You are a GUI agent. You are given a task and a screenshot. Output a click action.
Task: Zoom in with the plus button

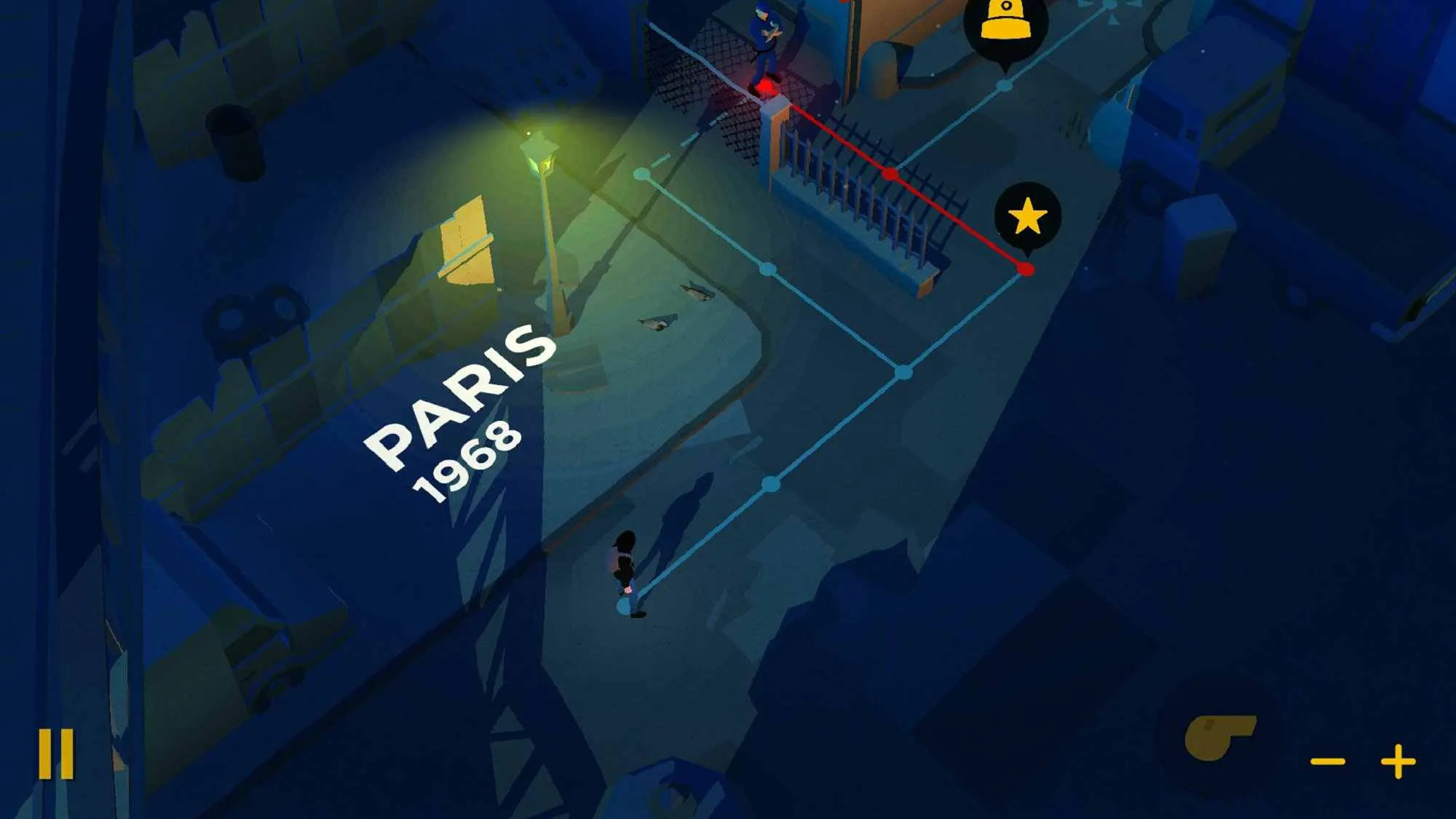1398,761
